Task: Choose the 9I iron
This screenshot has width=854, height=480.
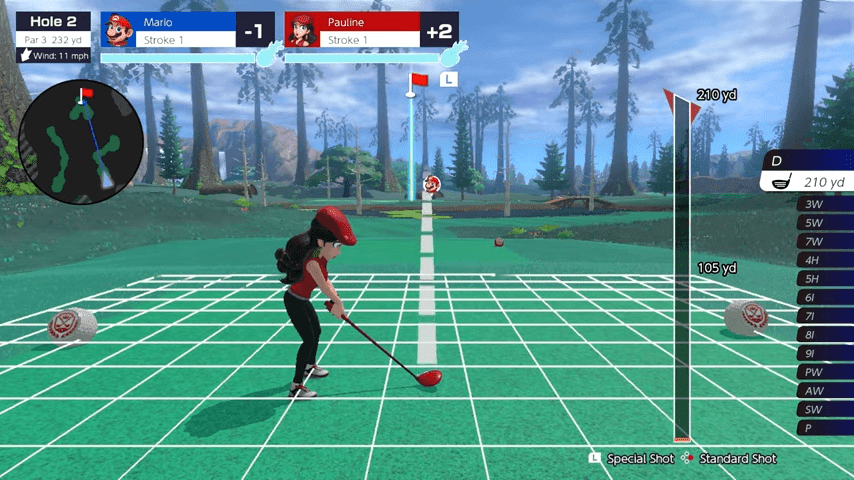Action: (x=822, y=354)
